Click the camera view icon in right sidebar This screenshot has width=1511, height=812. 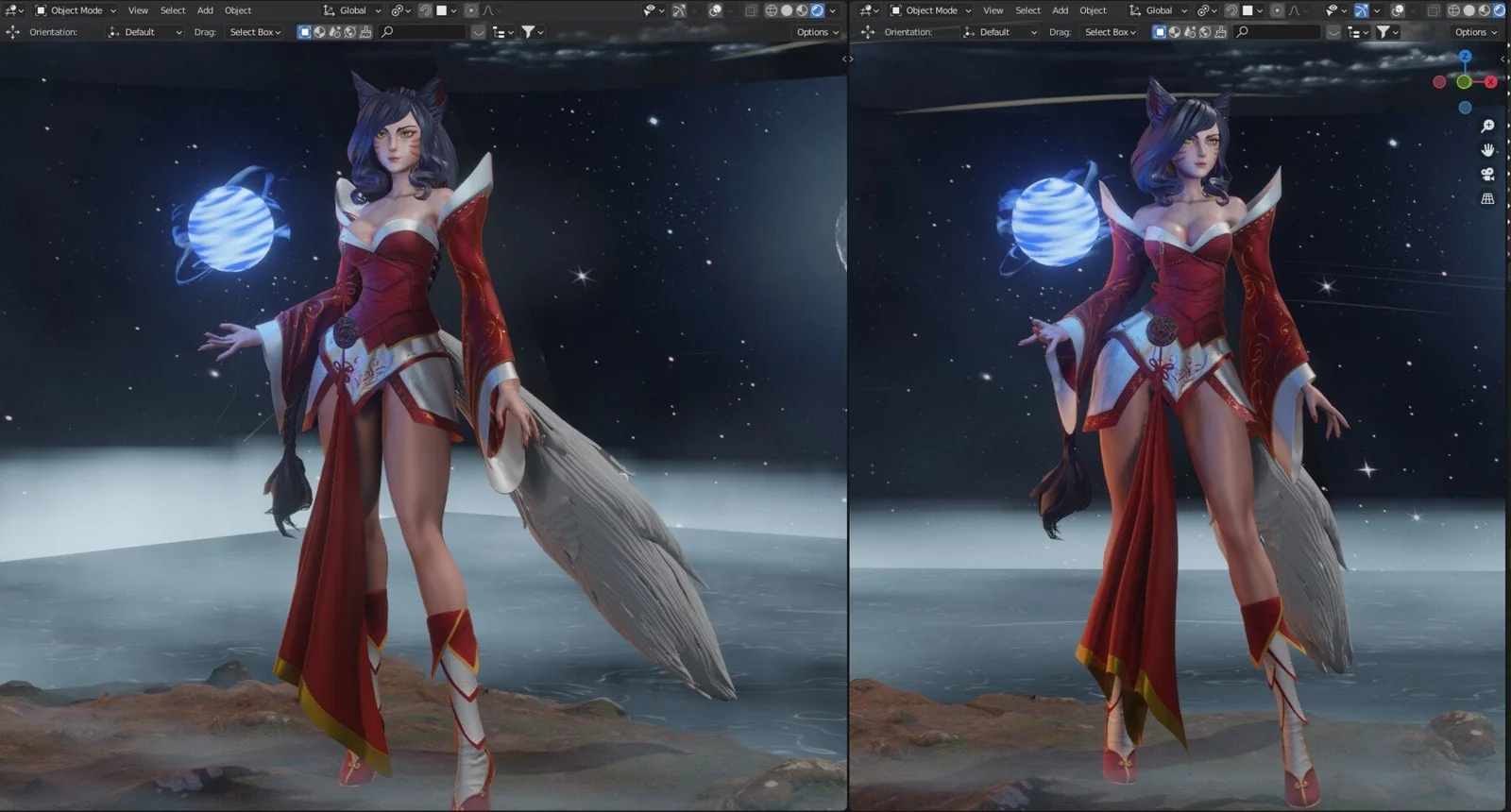[1487, 174]
